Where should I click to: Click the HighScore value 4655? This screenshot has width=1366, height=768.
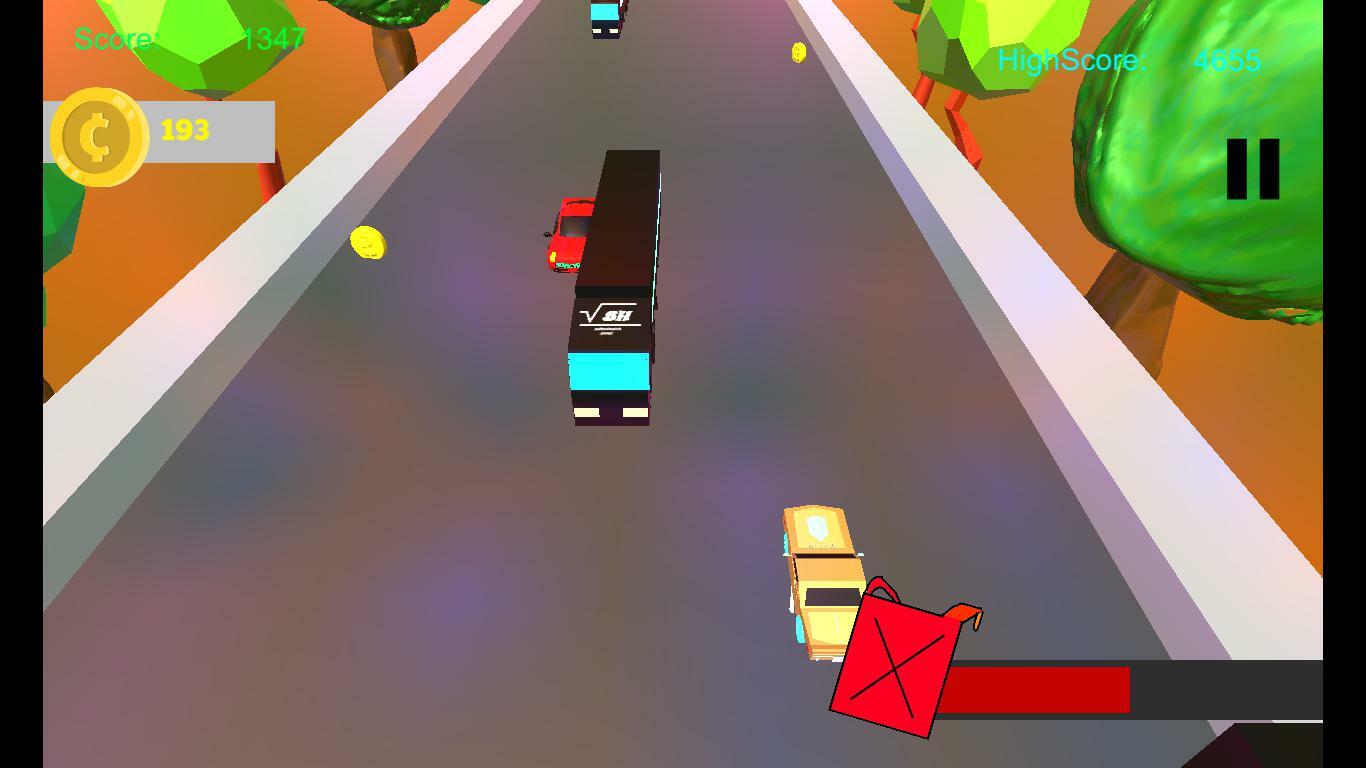click(1227, 60)
